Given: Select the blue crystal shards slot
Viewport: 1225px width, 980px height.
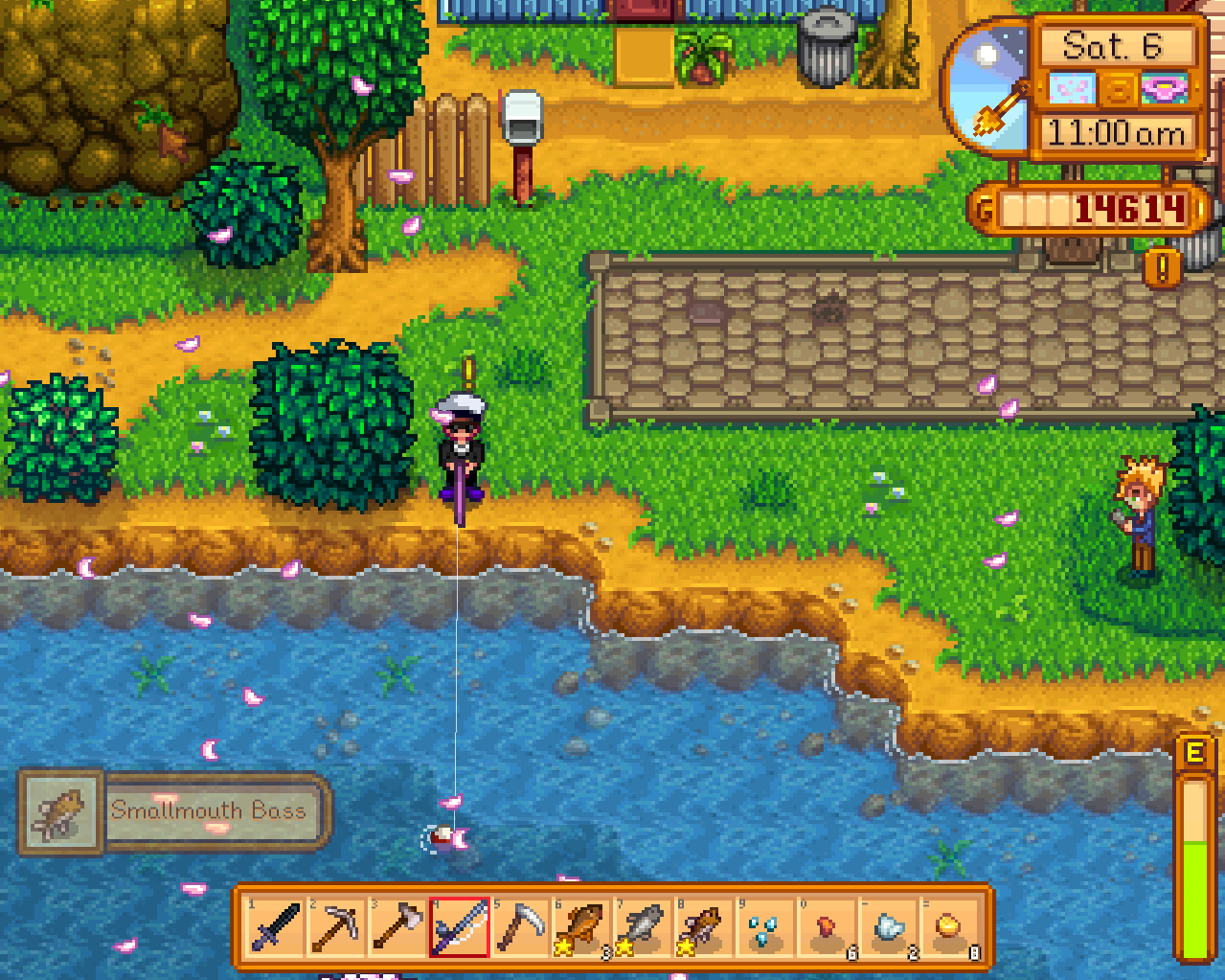Looking at the screenshot, I should tap(766, 927).
